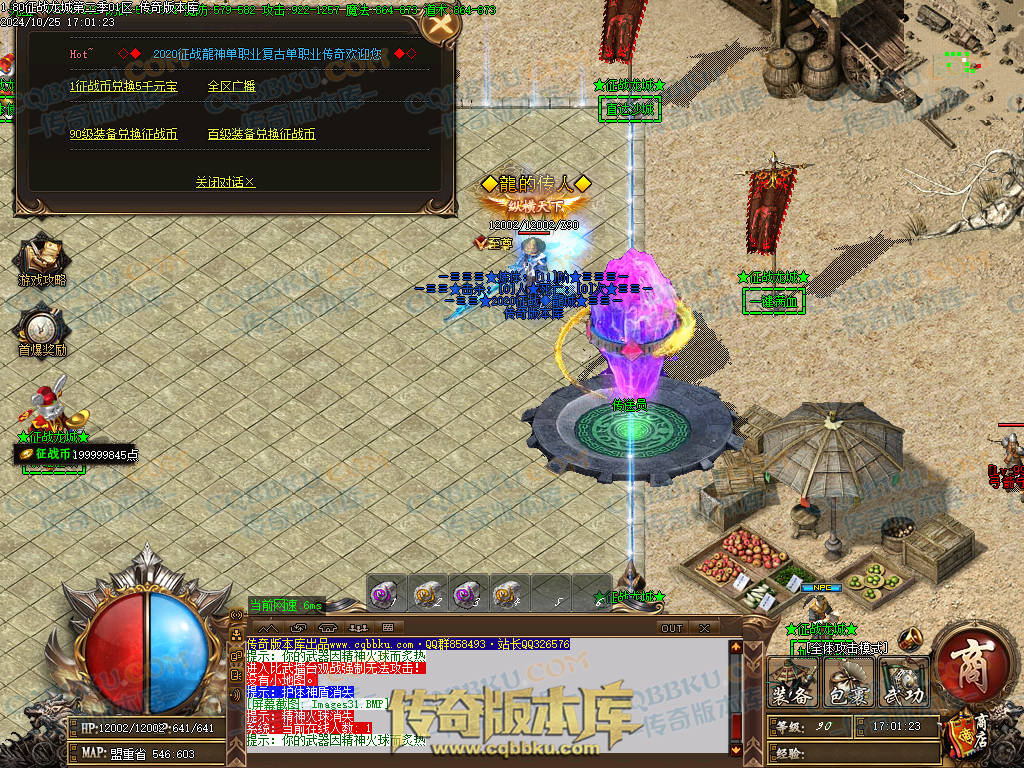Image resolution: width=1024 pixels, height=768 pixels.
Task: Click the 全体攻击模式 attack mode label
Action: click(846, 648)
